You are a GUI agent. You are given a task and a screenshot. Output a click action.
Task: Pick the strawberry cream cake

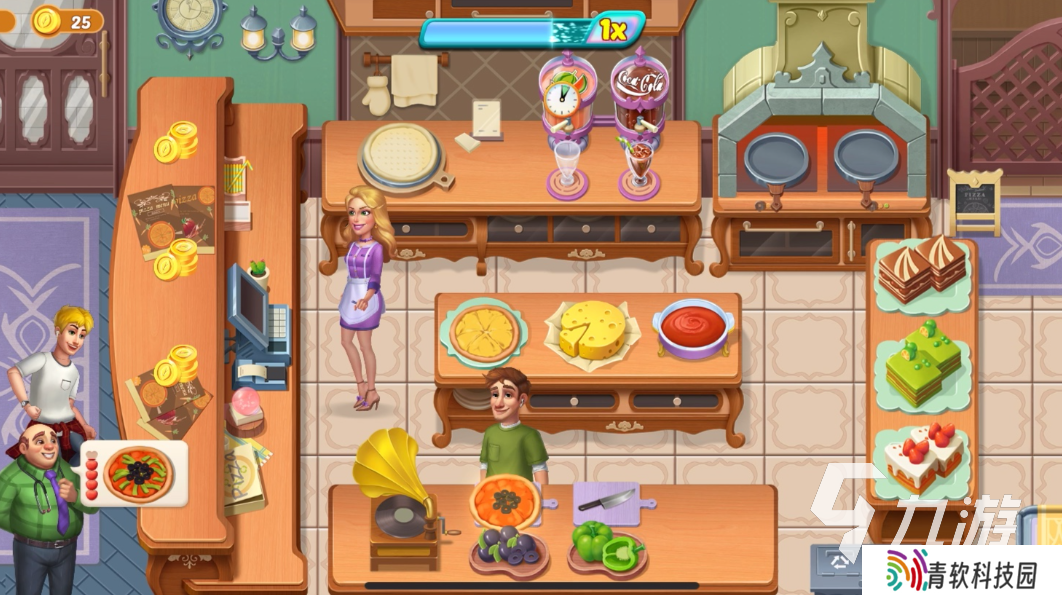point(919,456)
